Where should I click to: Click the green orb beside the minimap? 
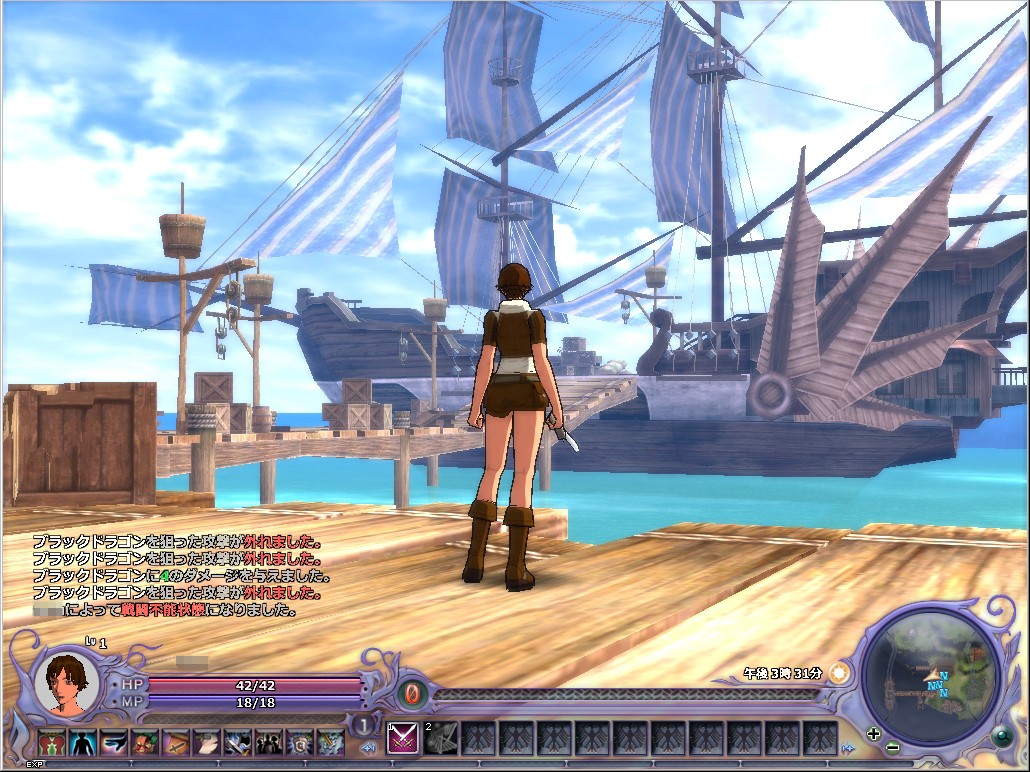pos(1000,737)
